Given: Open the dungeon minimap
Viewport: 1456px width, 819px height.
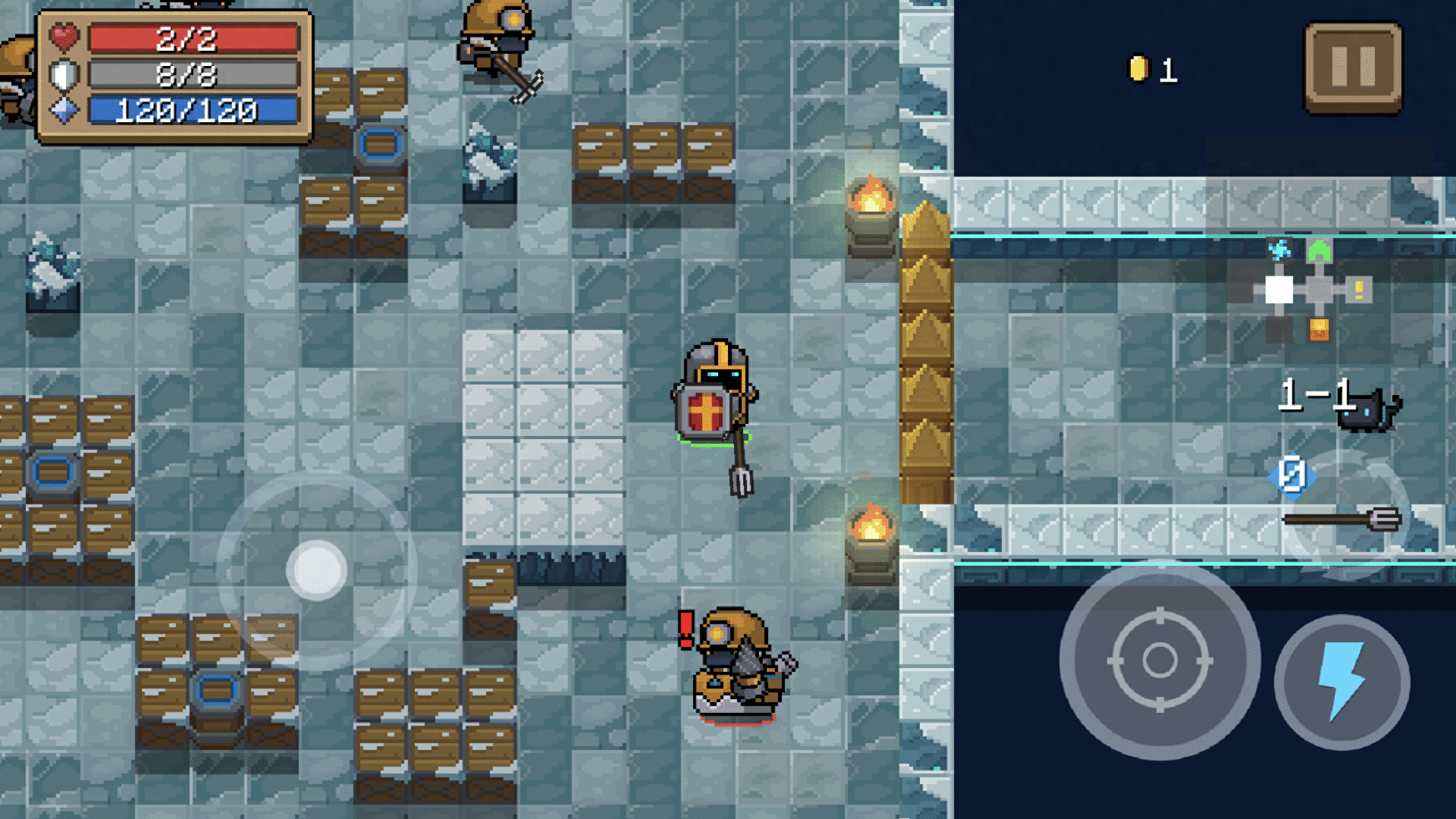Looking at the screenshot, I should pyautogui.click(x=1311, y=291).
